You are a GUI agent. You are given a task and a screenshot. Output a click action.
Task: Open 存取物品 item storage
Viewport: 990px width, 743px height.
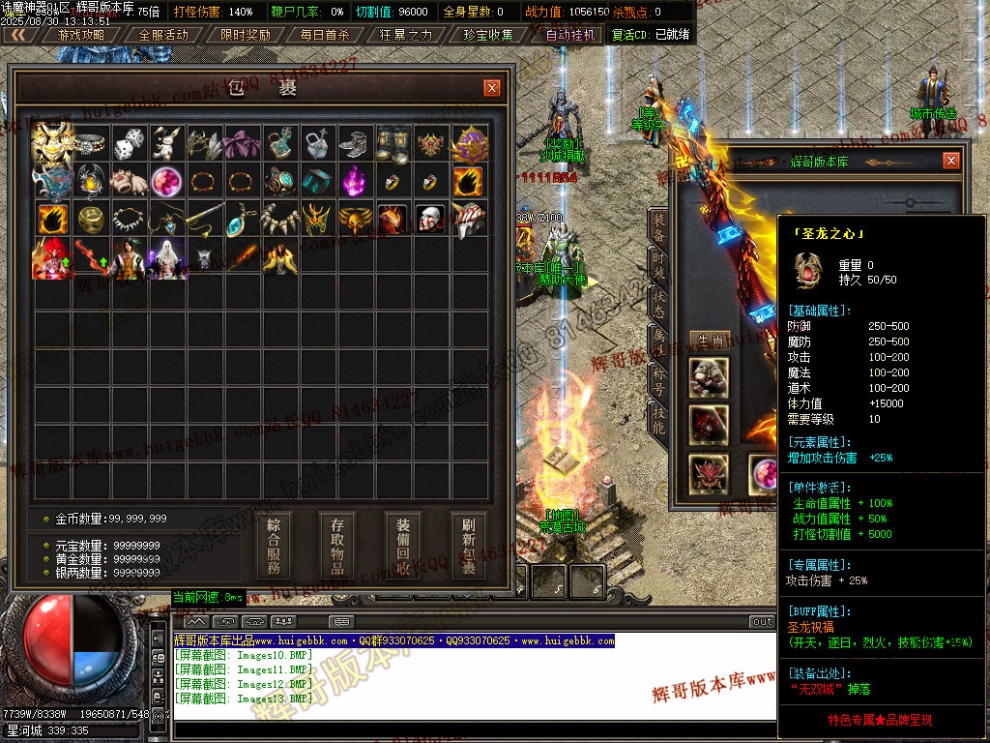tap(337, 545)
